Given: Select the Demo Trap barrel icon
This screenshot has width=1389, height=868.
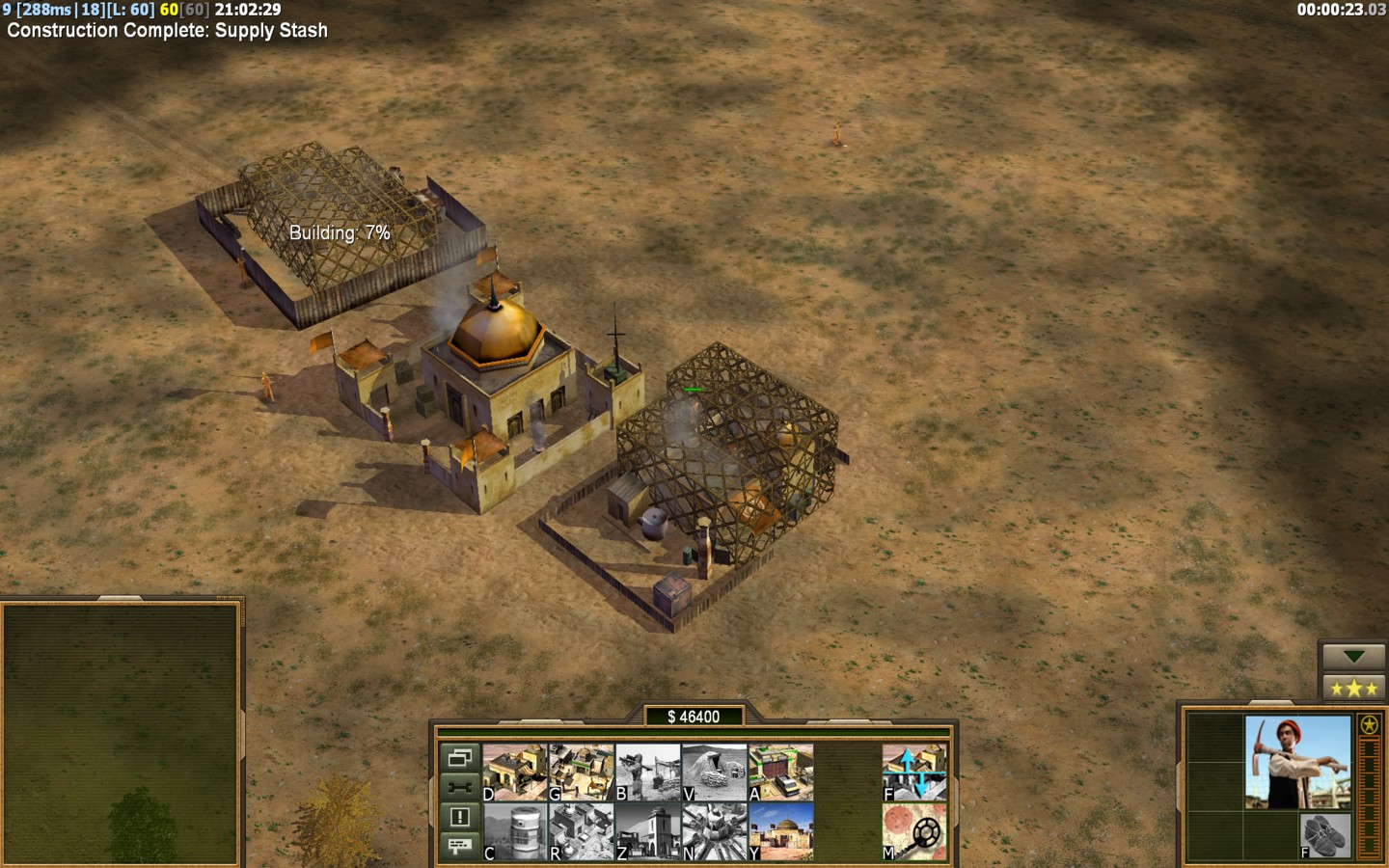Looking at the screenshot, I should pos(514,831).
